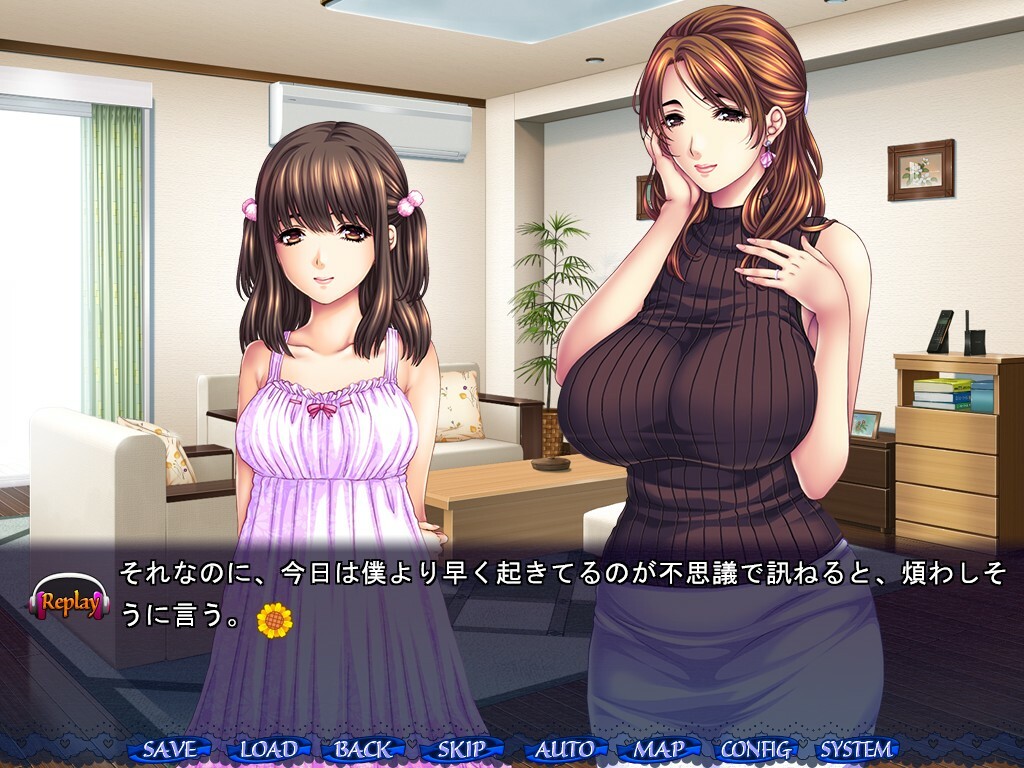Click the SAVE button
The image size is (1024, 768).
pyautogui.click(x=170, y=749)
